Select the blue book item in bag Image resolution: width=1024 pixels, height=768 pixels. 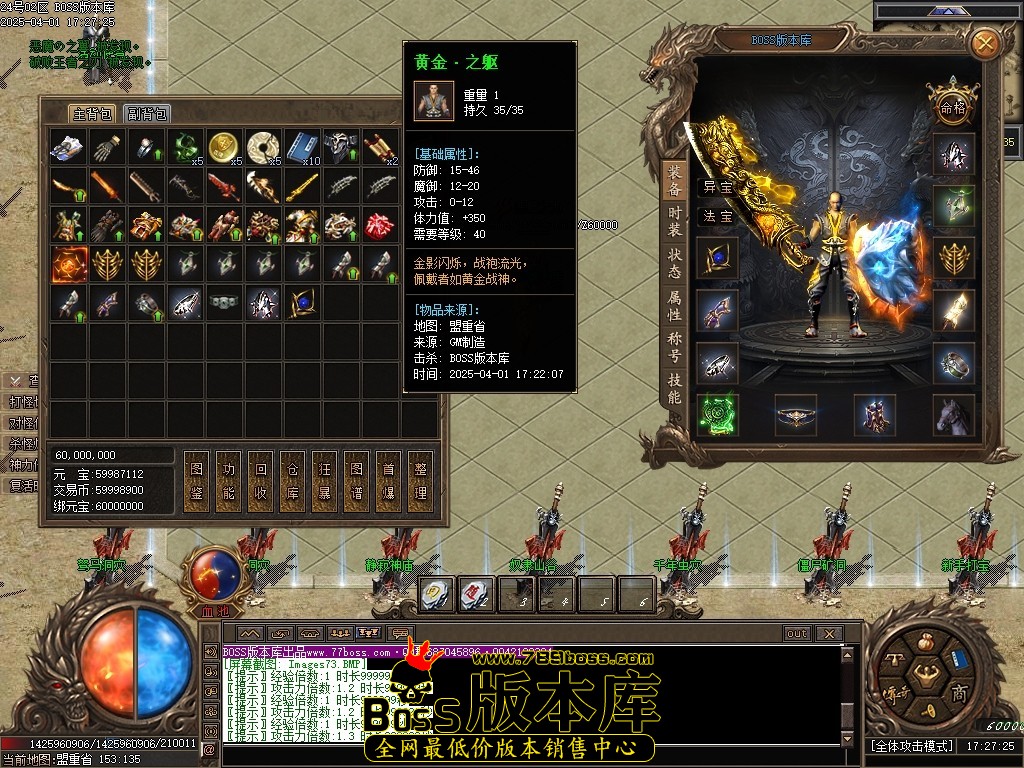tap(301, 147)
